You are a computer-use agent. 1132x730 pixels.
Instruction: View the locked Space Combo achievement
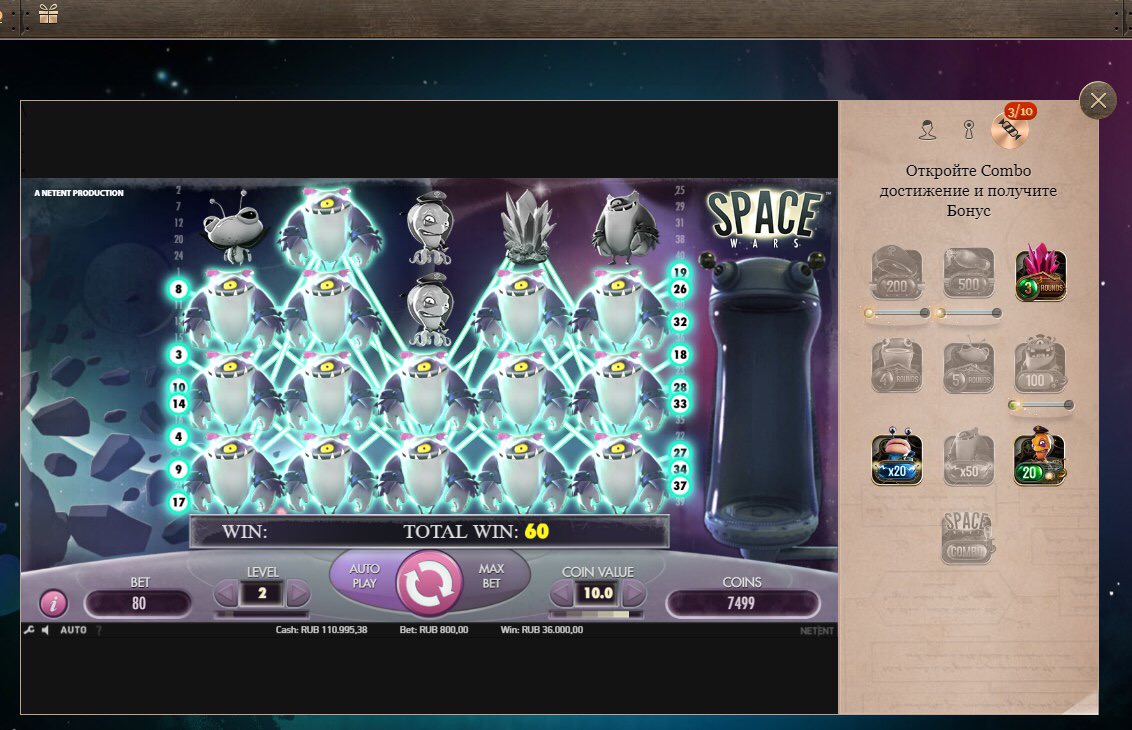point(968,538)
